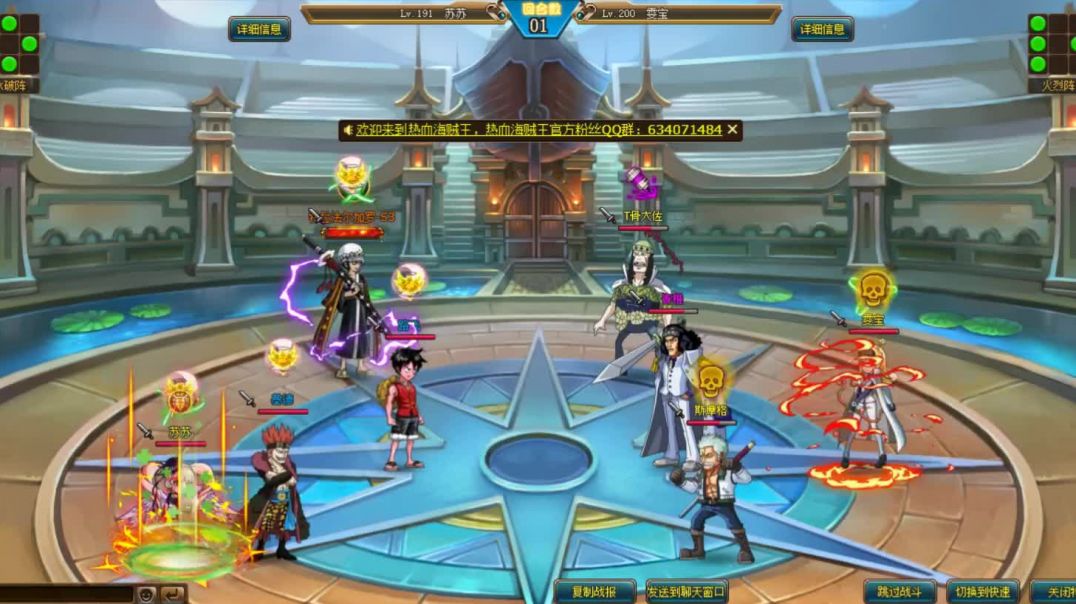Open the chat emoji picker
The height and width of the screenshot is (604, 1076).
(x=146, y=595)
